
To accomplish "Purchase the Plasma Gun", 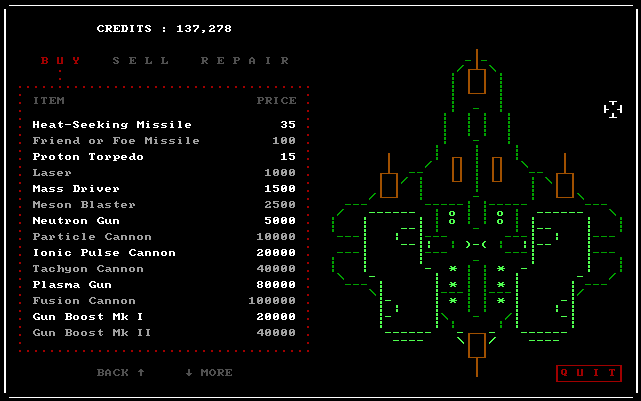I will [72, 285].
